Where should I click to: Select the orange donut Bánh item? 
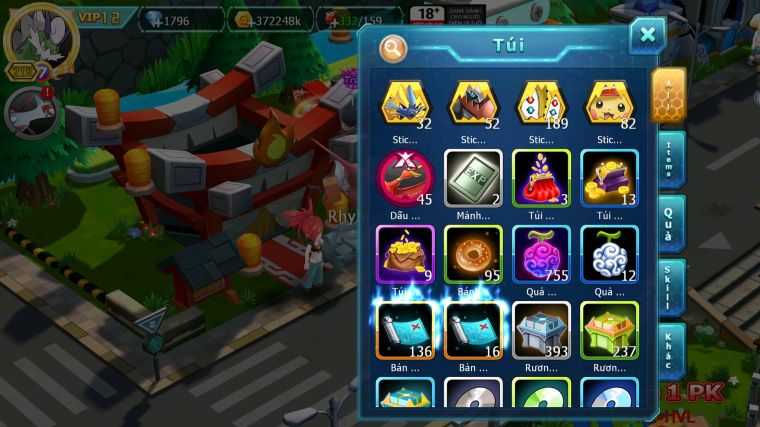473,254
